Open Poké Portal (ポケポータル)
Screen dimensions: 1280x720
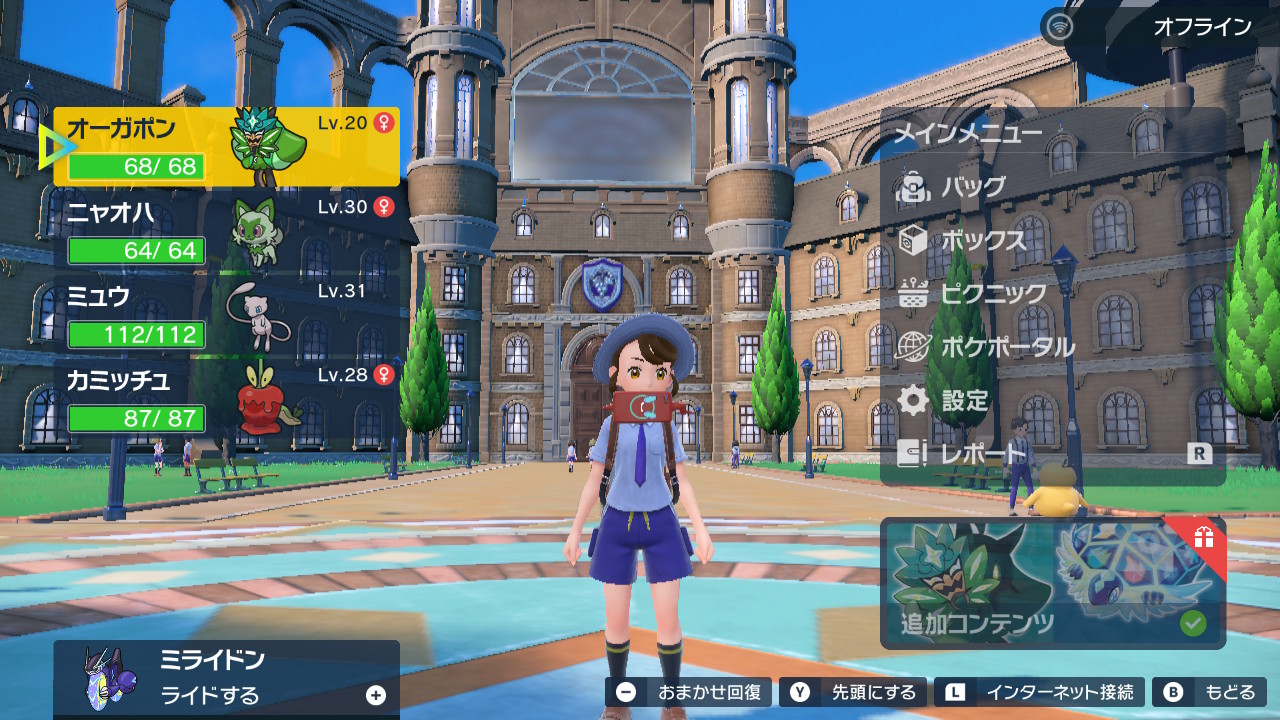pyautogui.click(x=1007, y=348)
